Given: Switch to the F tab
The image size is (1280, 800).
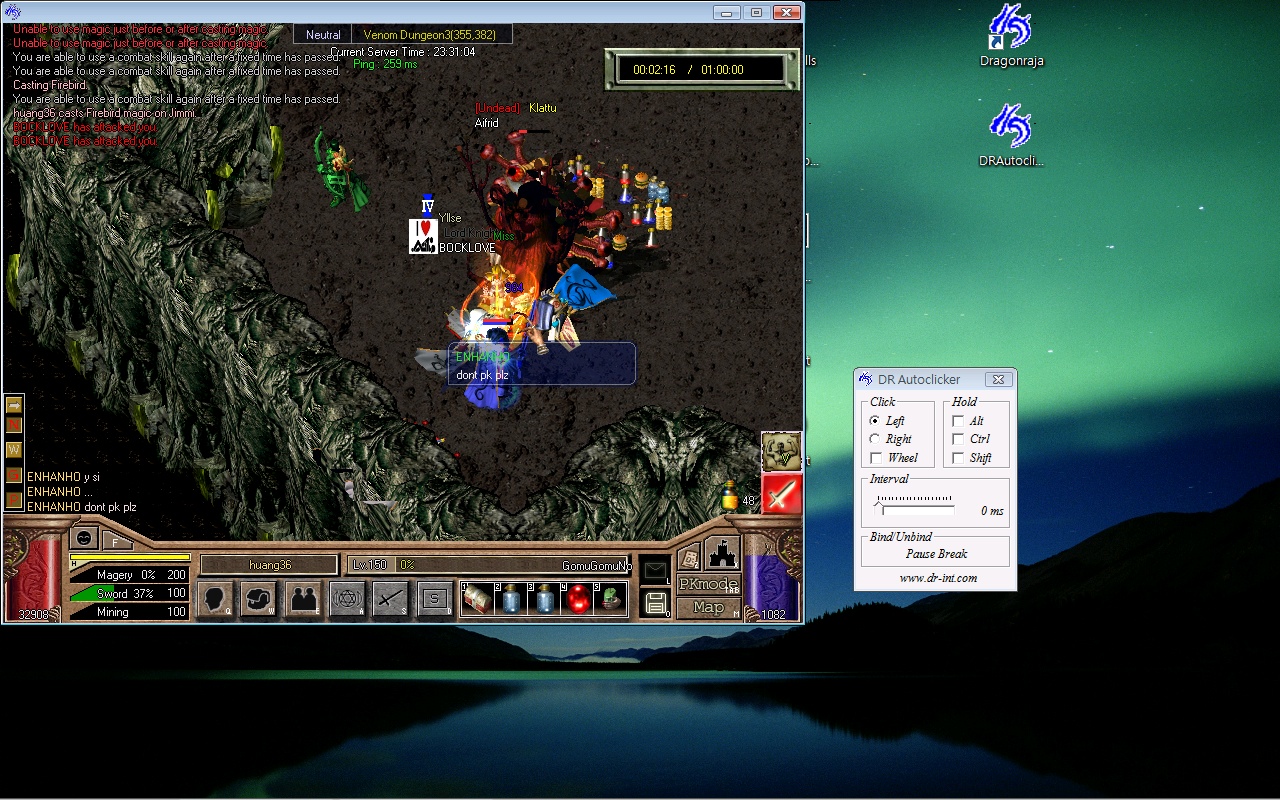Looking at the screenshot, I should (x=116, y=542).
